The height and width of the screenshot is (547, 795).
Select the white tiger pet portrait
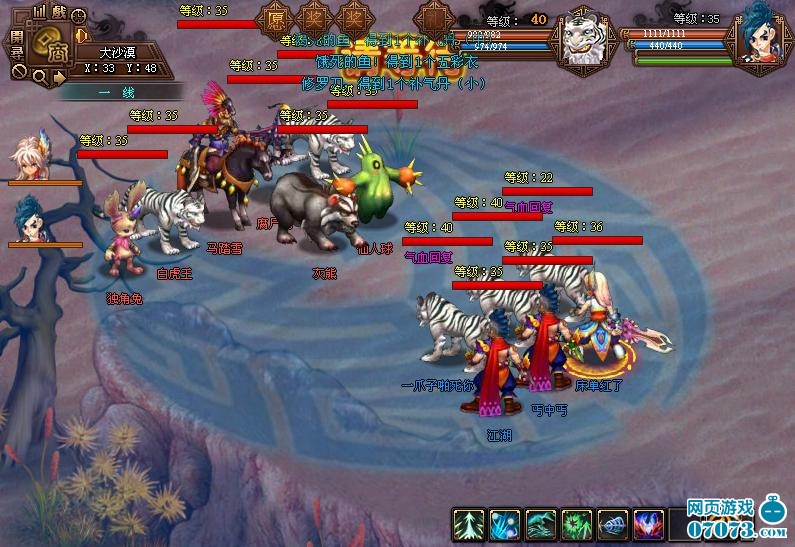pyautogui.click(x=582, y=40)
